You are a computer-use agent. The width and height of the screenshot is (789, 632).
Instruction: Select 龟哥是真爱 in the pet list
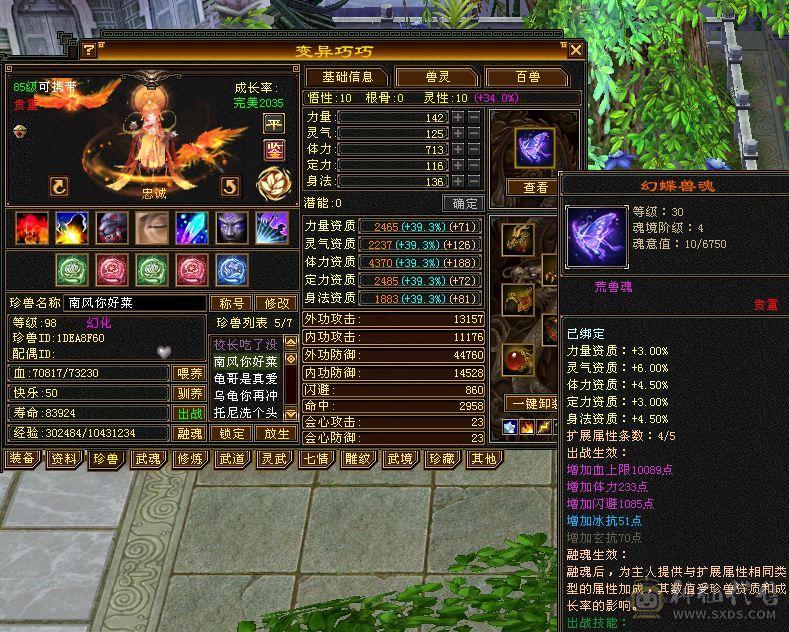(247, 378)
